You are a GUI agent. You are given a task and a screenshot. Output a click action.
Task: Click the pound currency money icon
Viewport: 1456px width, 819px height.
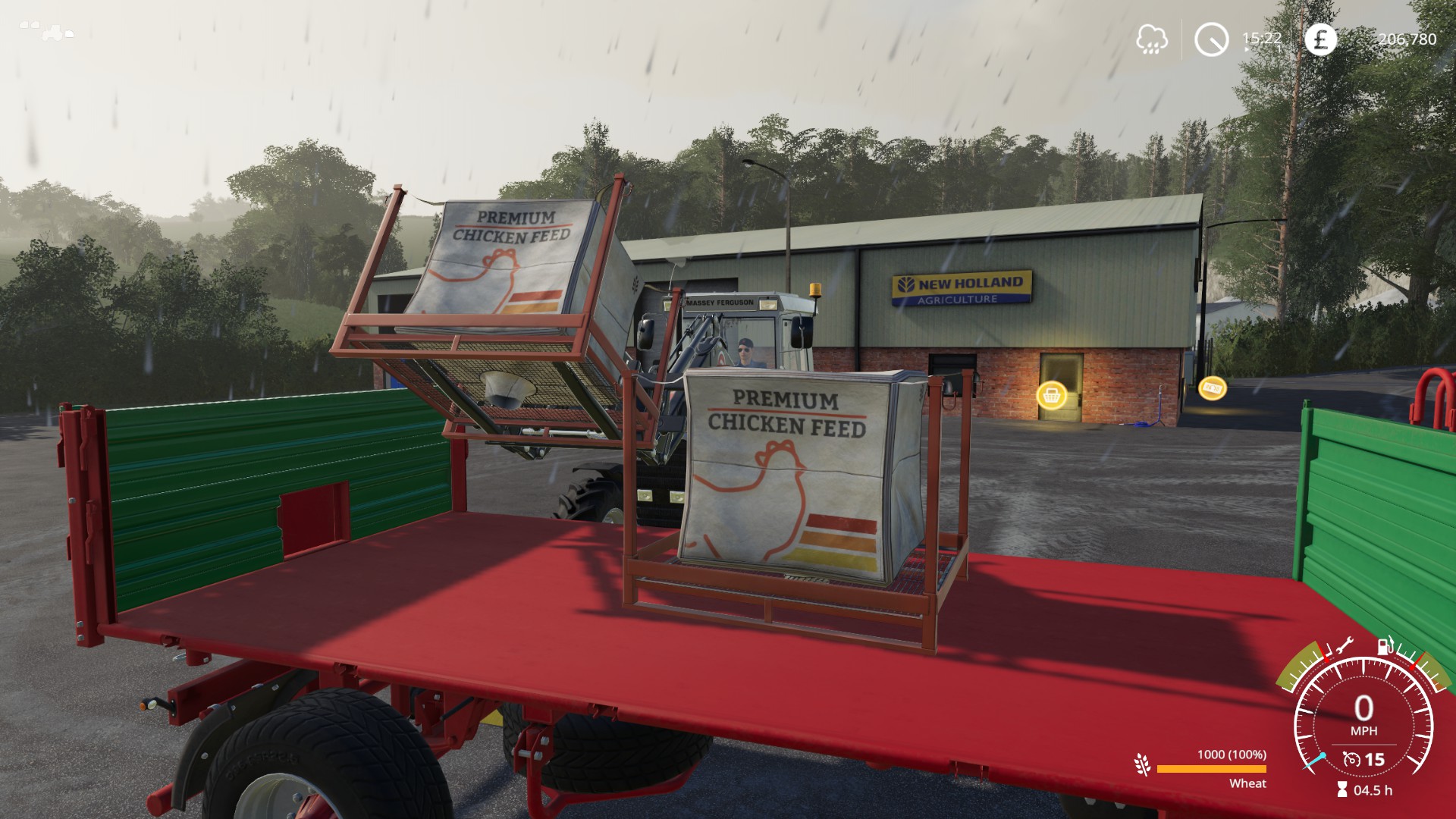(1320, 39)
